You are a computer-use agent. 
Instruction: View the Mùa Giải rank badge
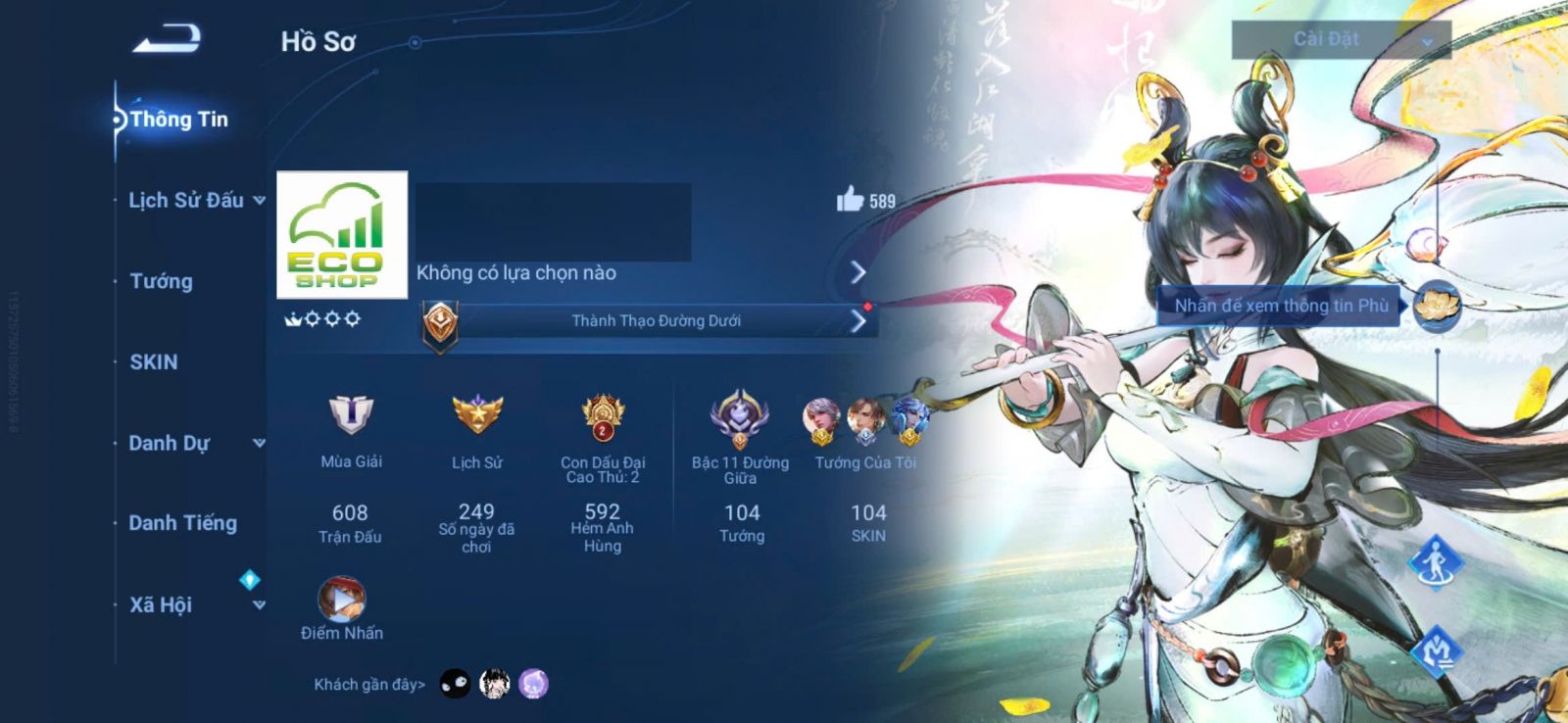pos(351,415)
